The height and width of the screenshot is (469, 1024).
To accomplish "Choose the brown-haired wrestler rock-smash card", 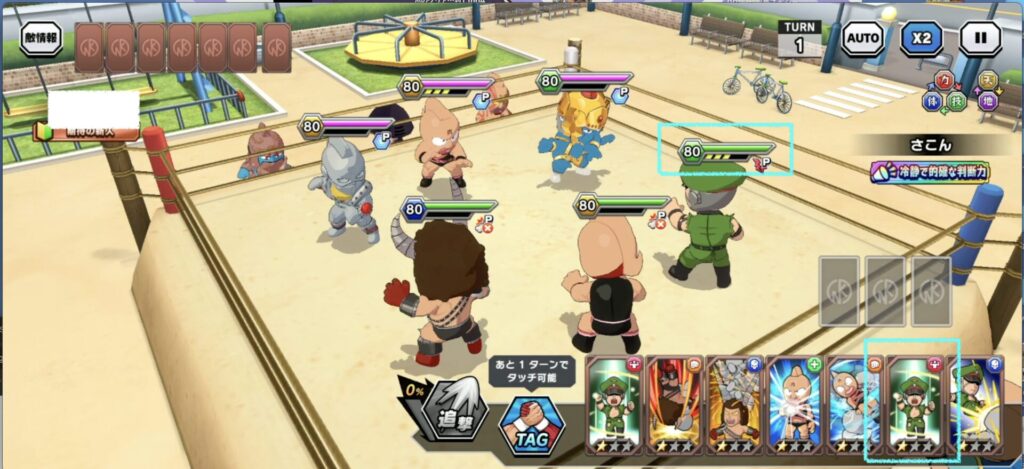I will (735, 405).
